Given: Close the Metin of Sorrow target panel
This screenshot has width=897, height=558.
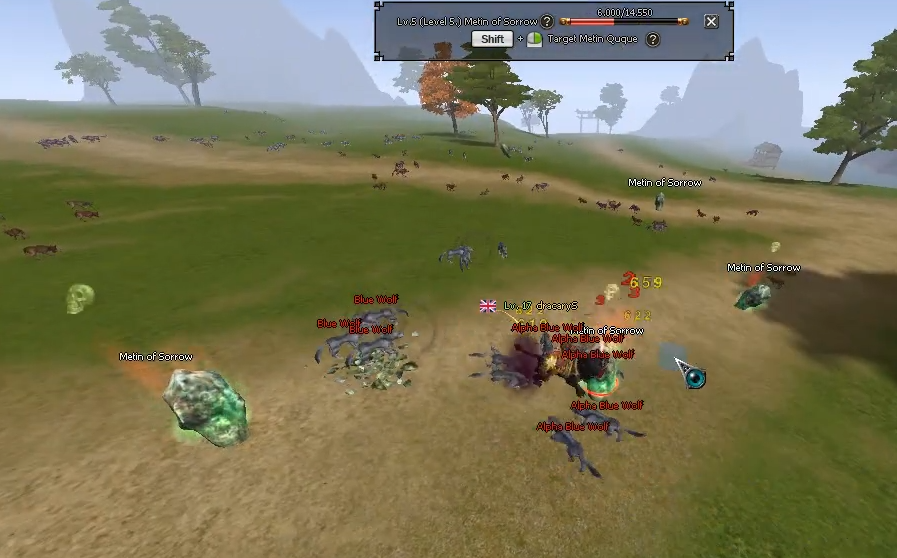Looking at the screenshot, I should point(711,21).
